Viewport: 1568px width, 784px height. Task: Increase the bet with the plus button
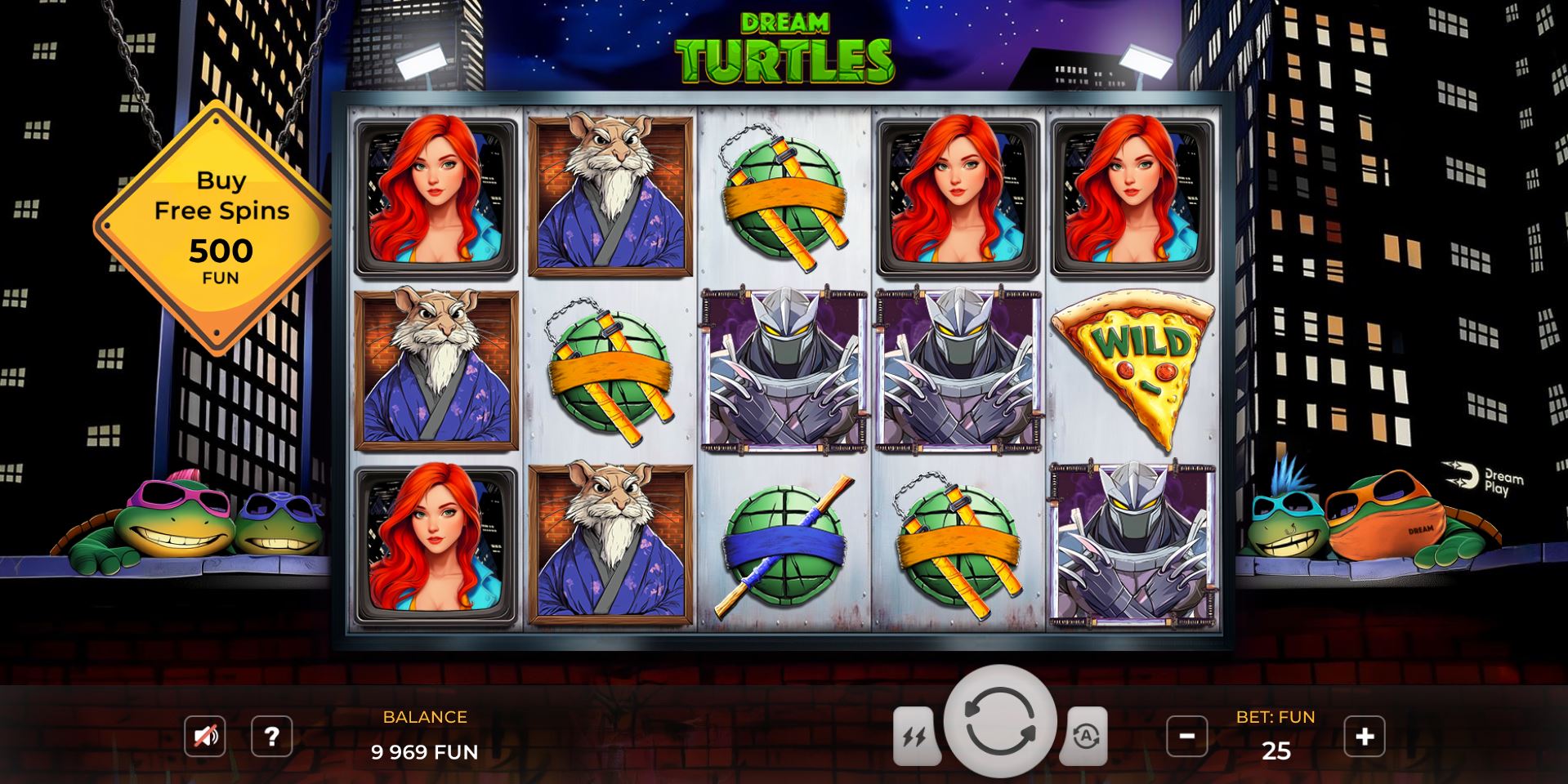tap(1363, 736)
